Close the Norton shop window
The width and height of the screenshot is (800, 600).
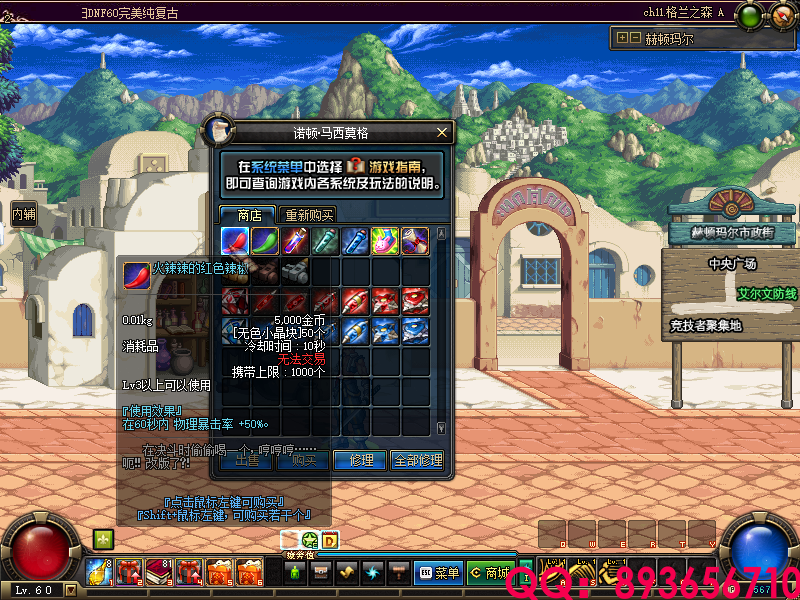click(442, 132)
